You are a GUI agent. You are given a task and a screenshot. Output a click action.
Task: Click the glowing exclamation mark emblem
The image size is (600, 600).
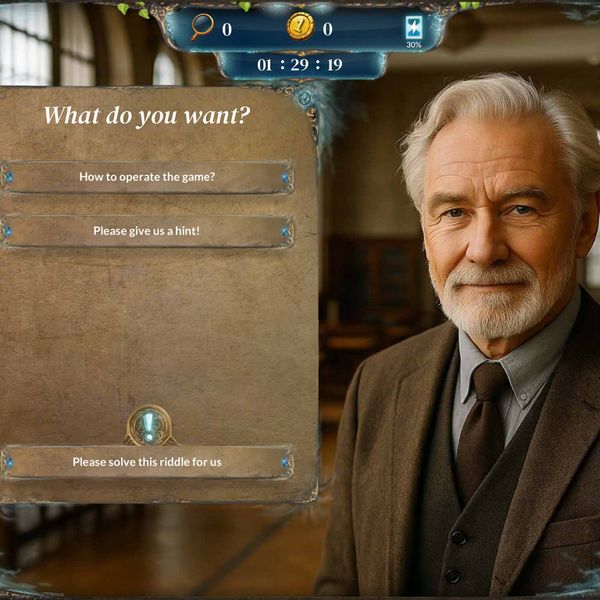pos(149,426)
